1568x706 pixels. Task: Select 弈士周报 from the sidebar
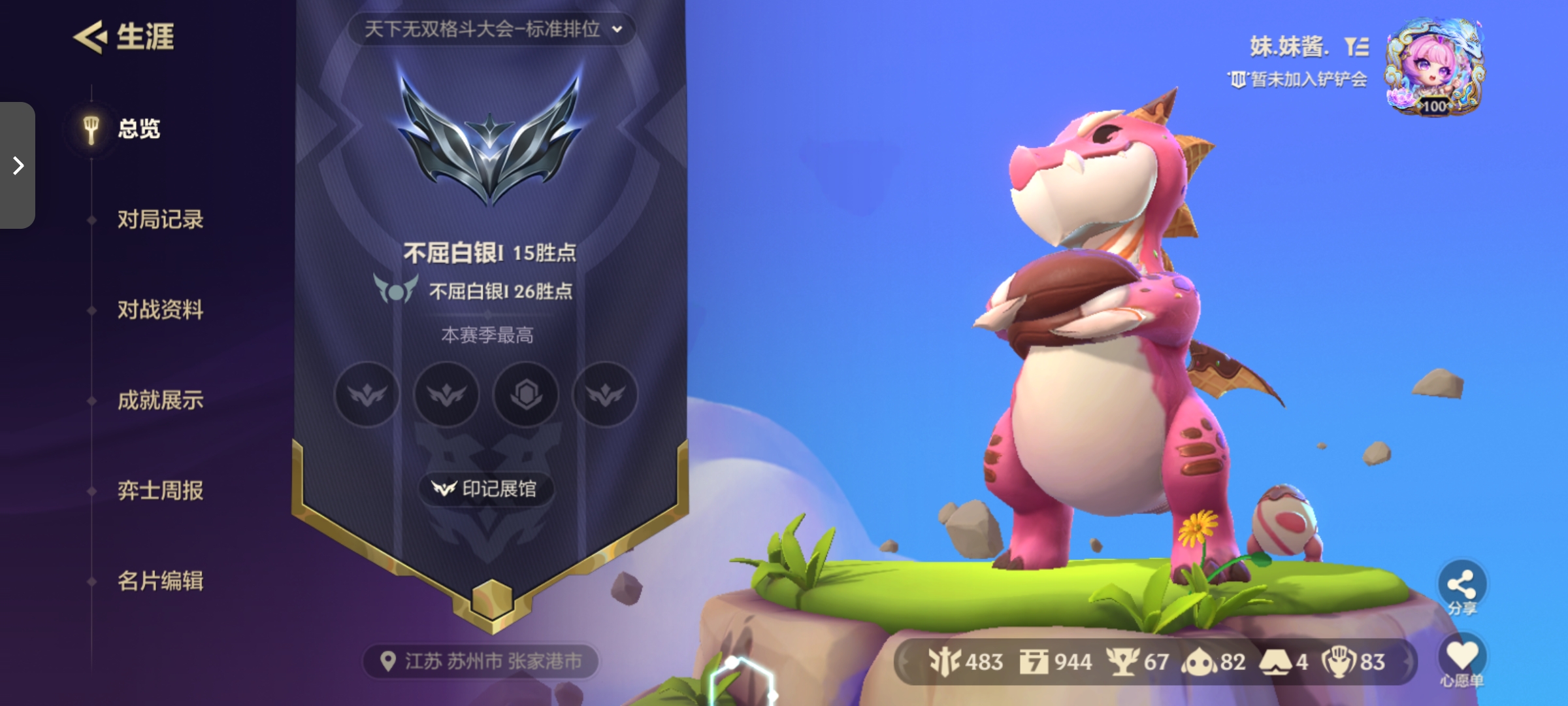(x=160, y=491)
